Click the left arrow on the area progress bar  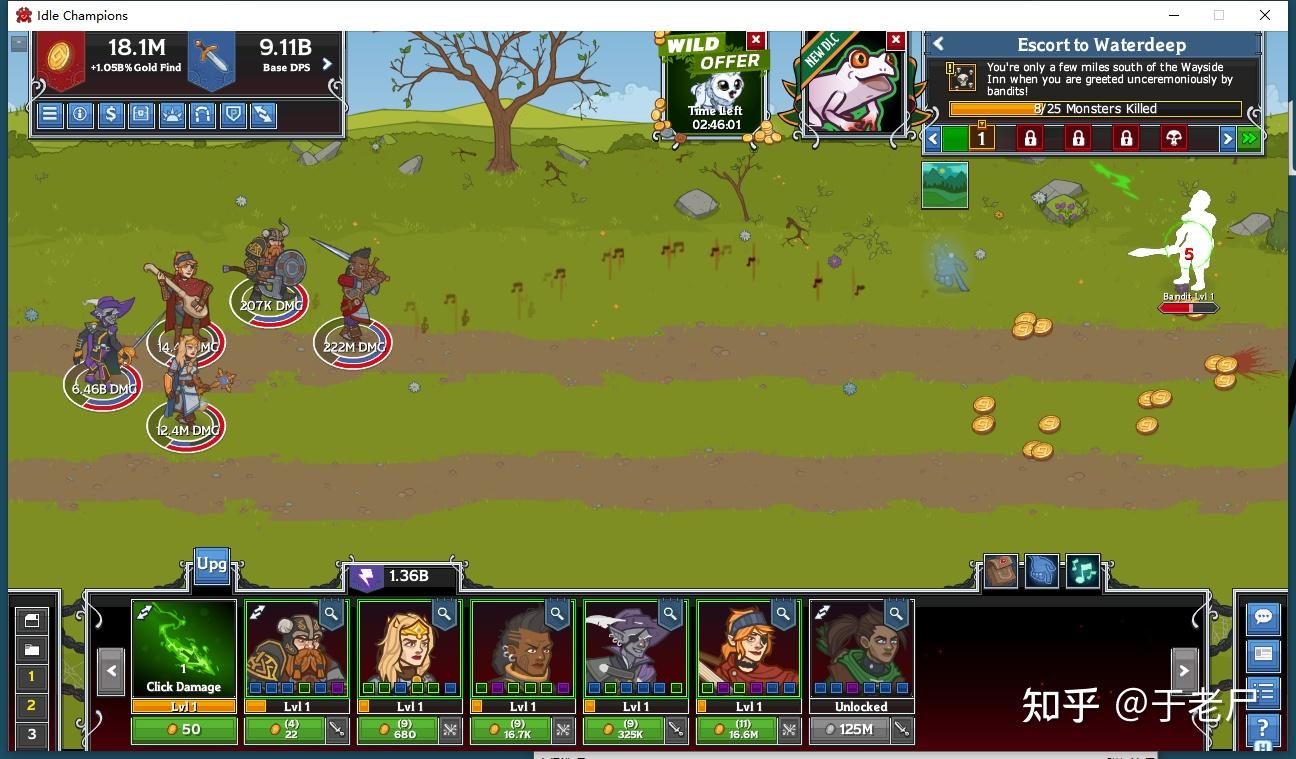tap(933, 138)
